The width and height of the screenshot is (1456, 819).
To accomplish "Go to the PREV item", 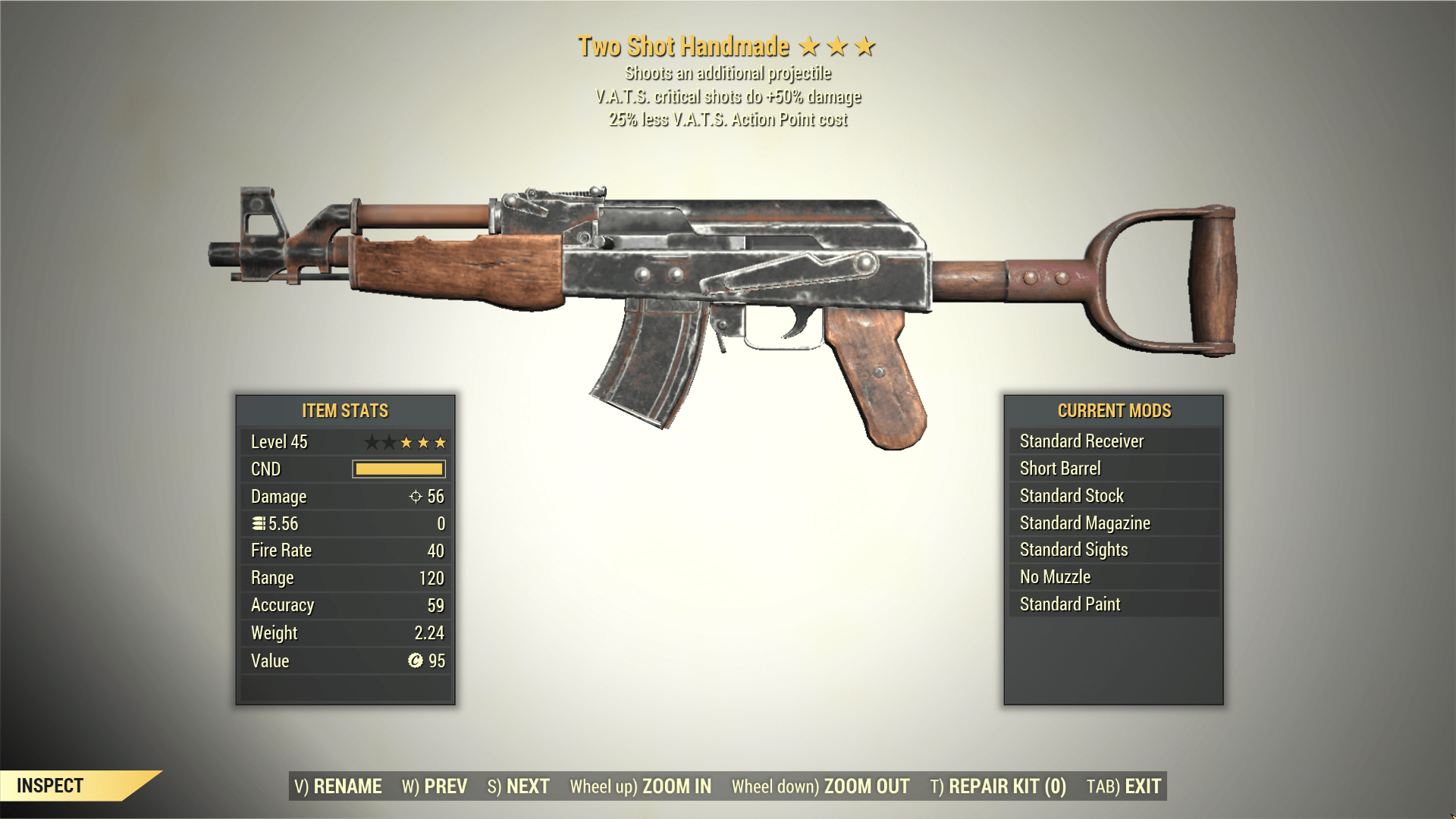I will point(435,786).
